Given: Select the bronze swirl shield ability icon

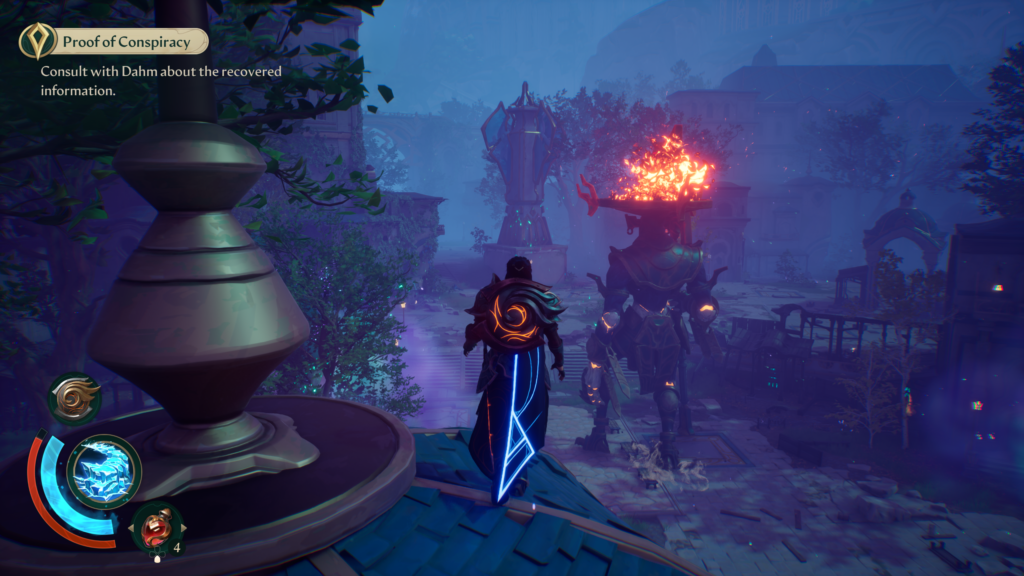Looking at the screenshot, I should pos(75,398).
